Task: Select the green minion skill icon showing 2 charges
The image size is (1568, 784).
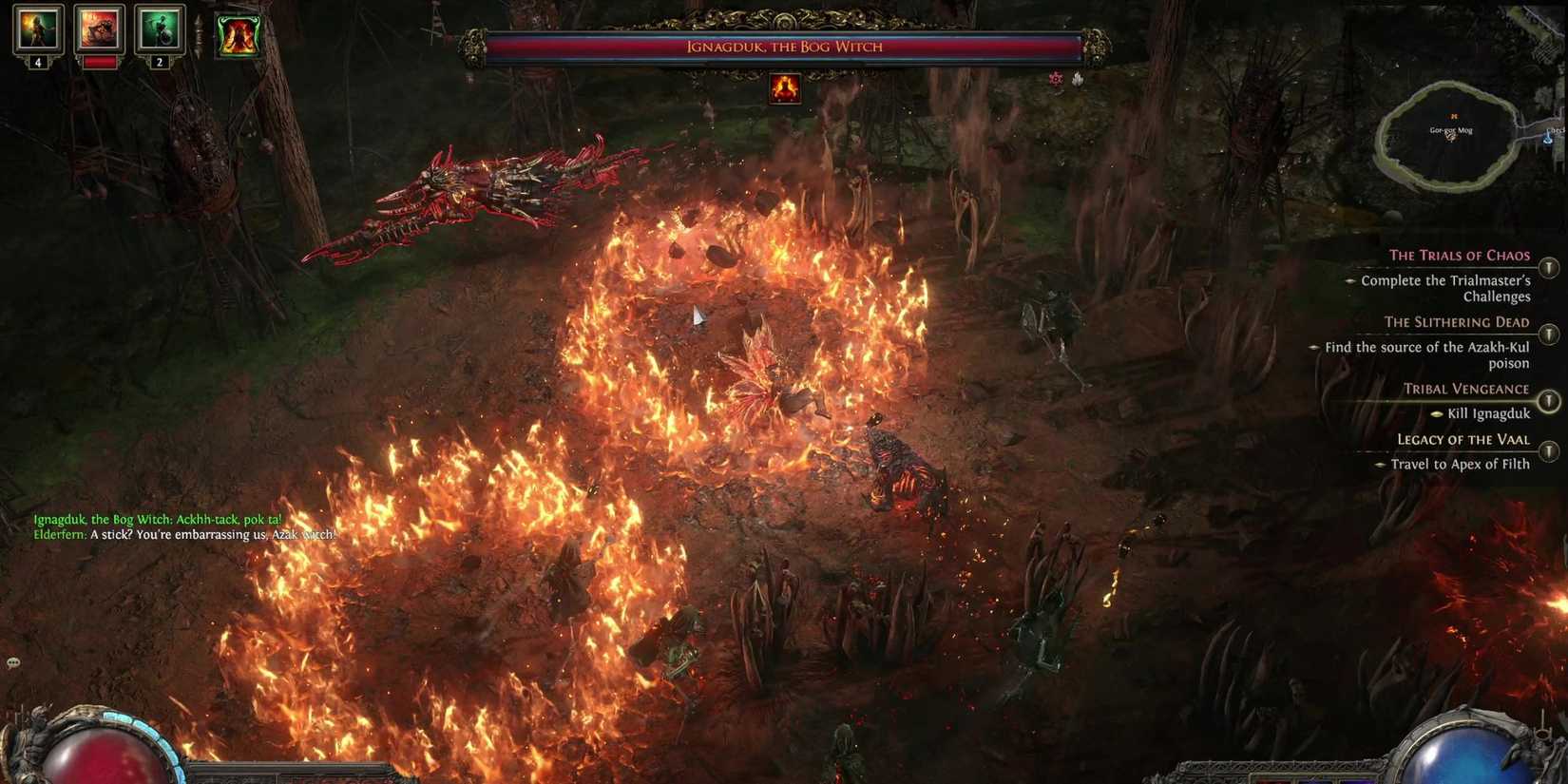Action: [x=160, y=29]
